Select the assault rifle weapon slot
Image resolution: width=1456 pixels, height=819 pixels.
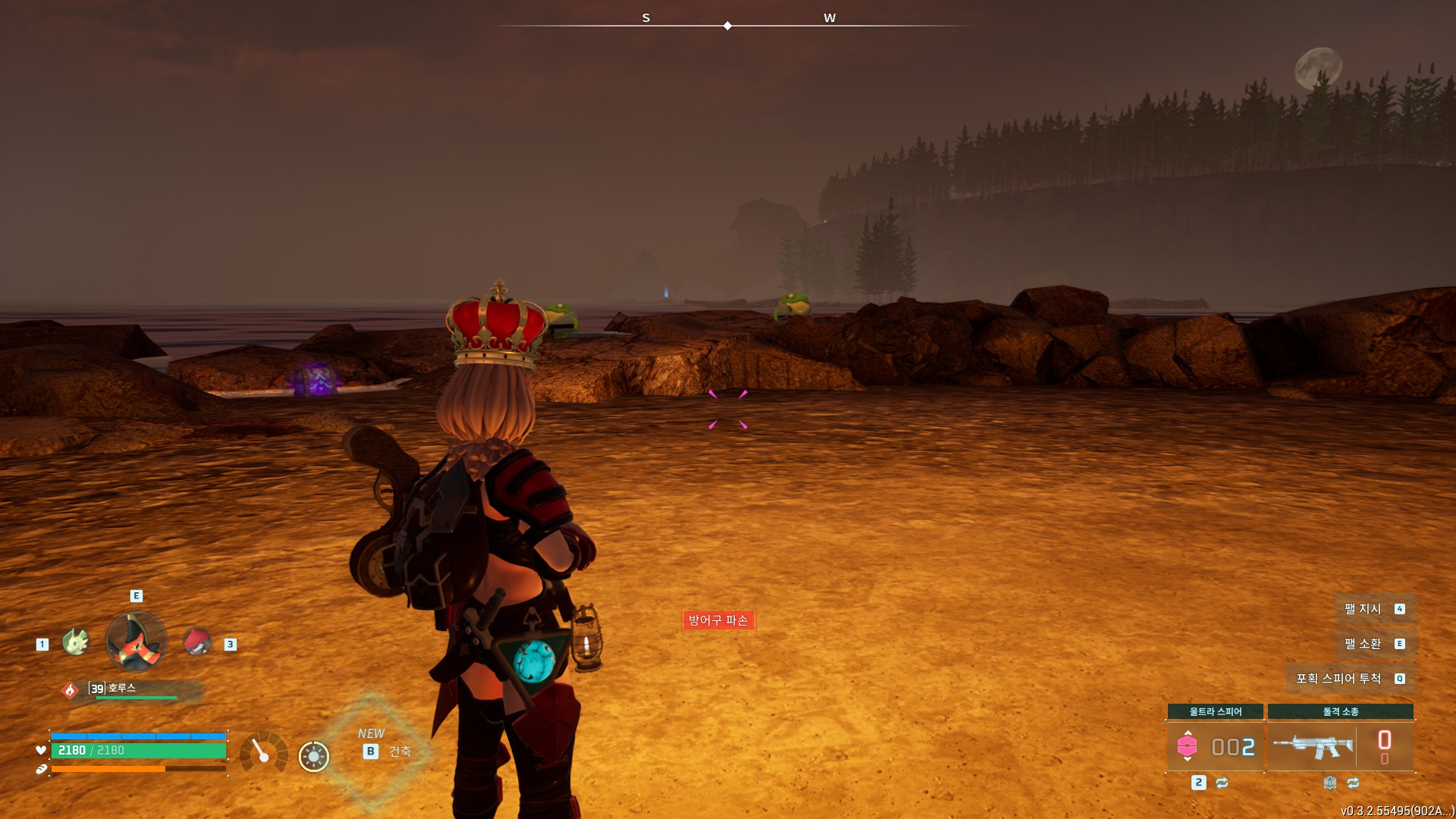(x=1313, y=746)
